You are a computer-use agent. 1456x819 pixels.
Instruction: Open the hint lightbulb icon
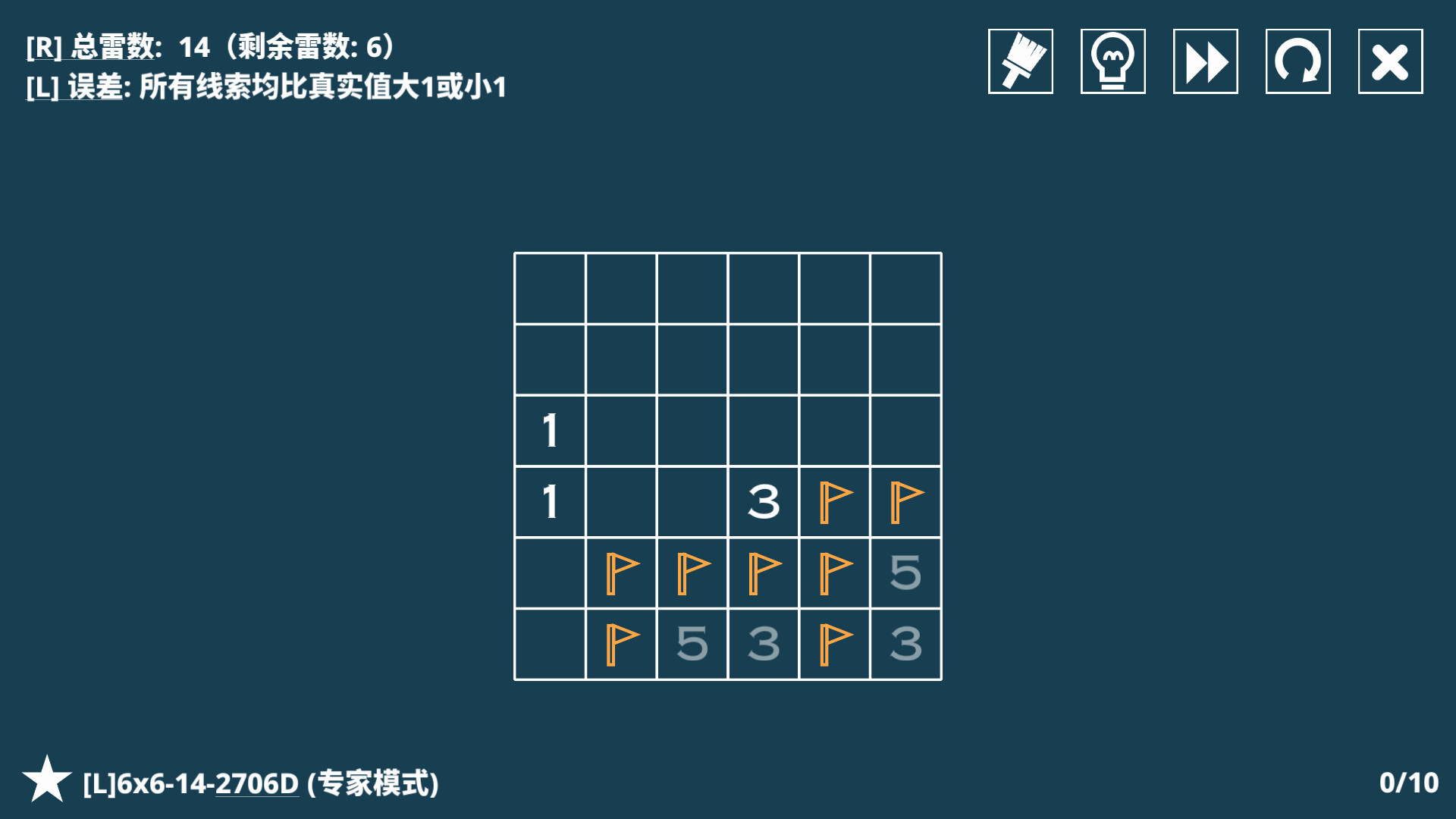(x=1112, y=61)
